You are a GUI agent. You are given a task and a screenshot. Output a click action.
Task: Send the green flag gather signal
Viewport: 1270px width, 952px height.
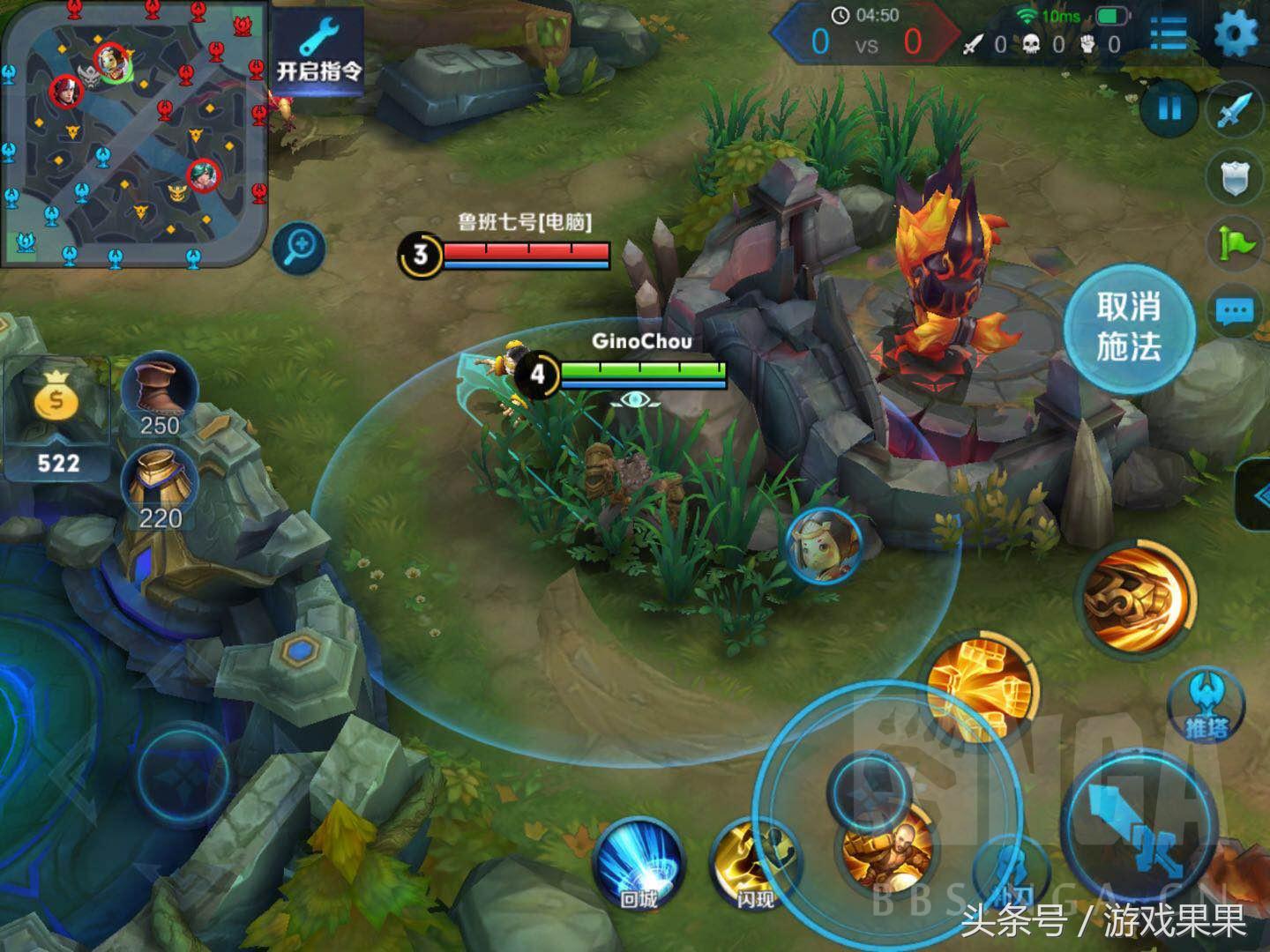[1236, 242]
